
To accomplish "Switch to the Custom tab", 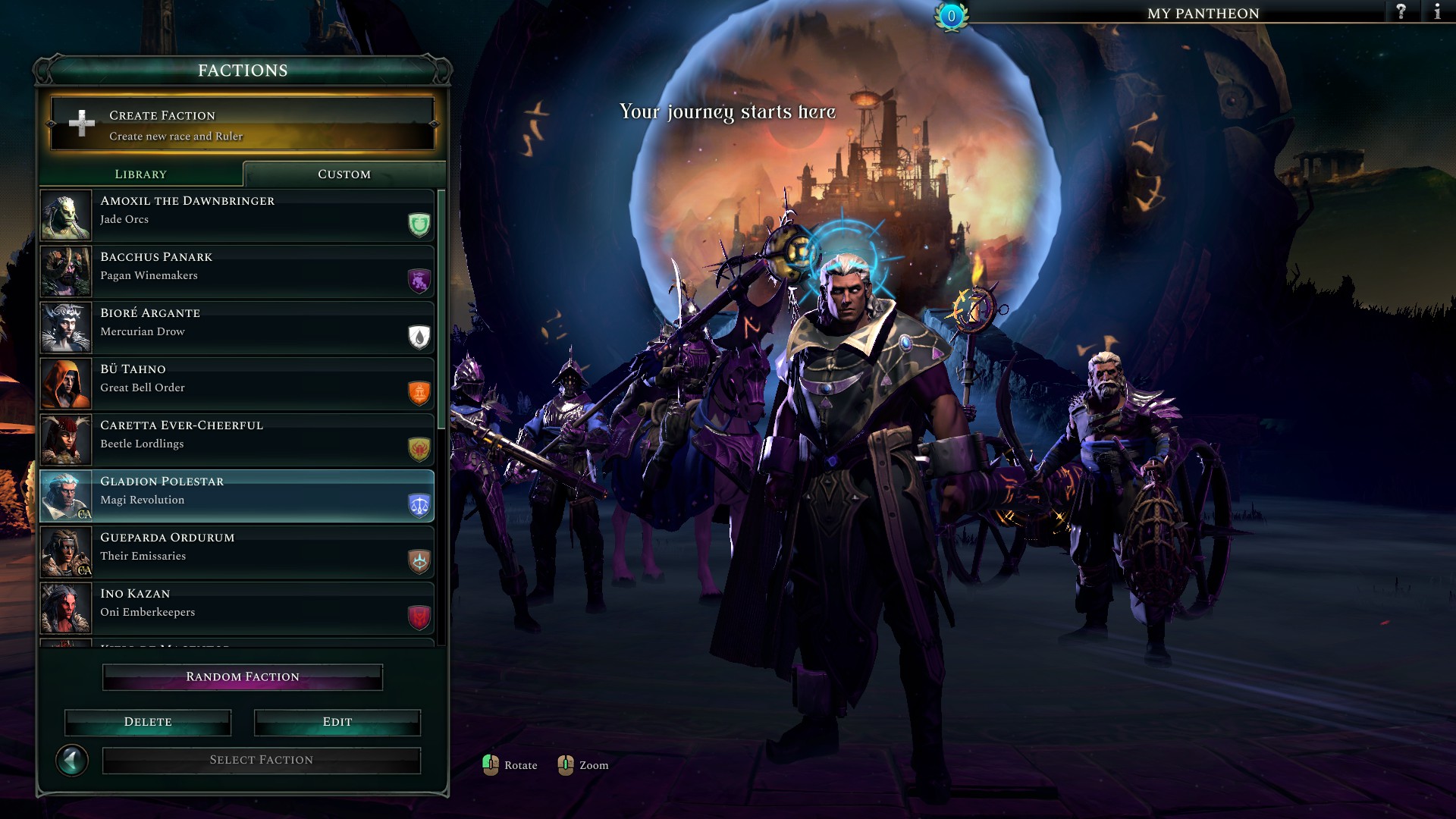I will click(343, 174).
